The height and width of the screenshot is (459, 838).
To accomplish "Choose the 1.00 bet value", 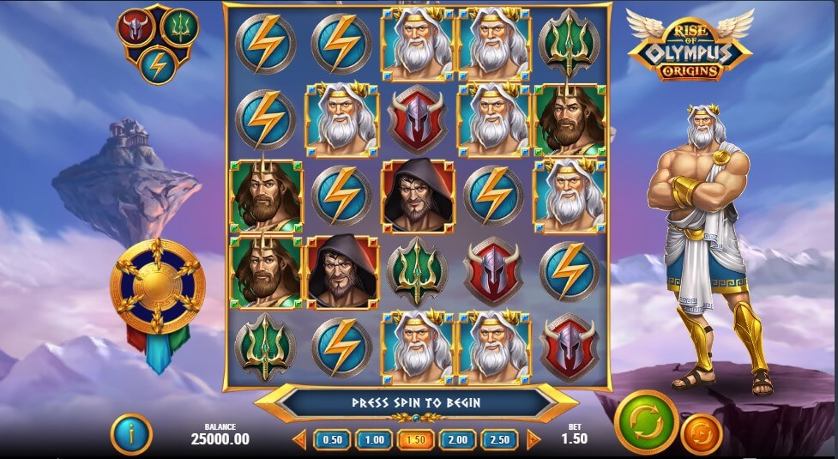I will tap(374, 440).
